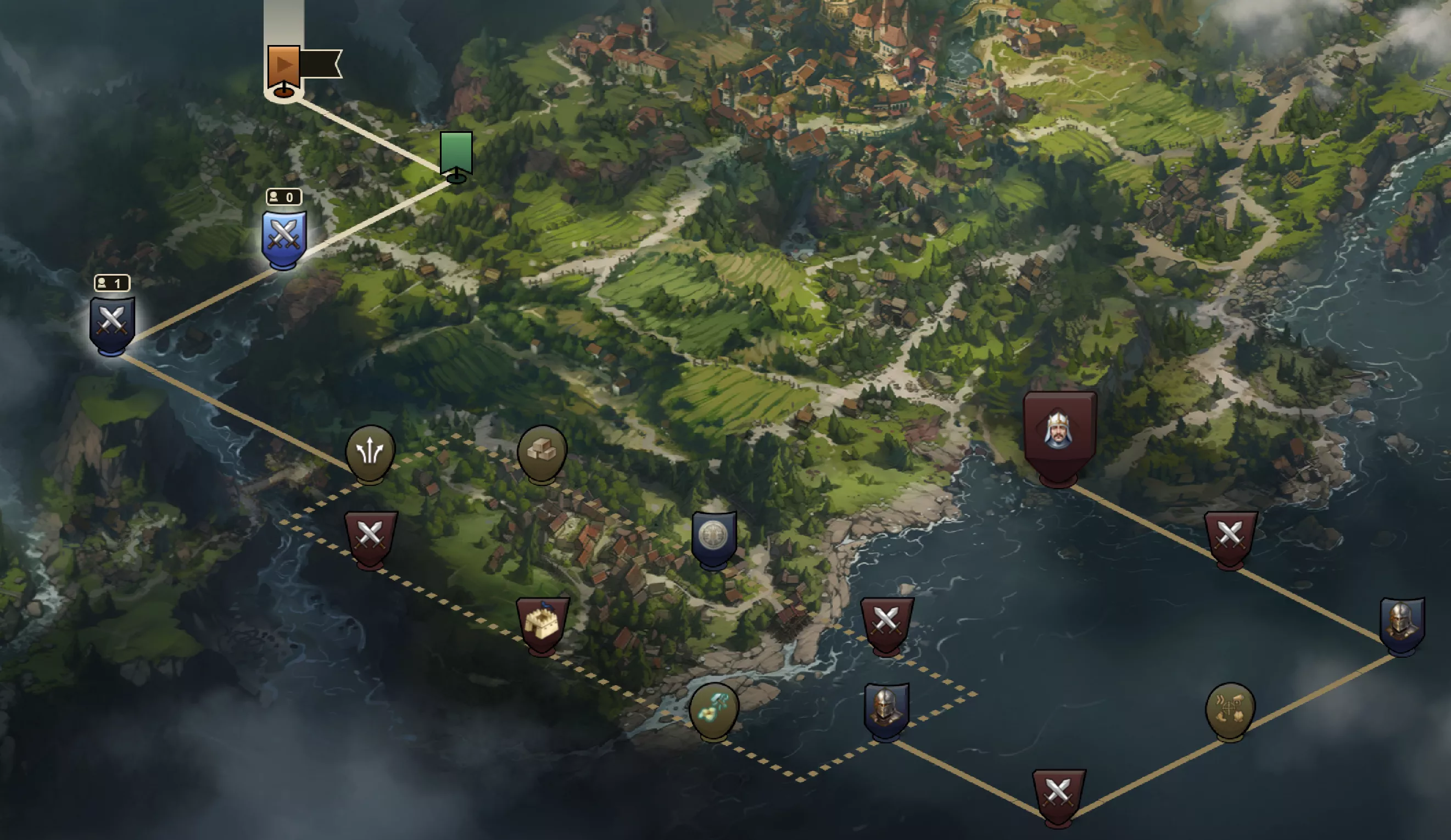
Task: Select the sand fortress siege node
Action: [x=542, y=624]
